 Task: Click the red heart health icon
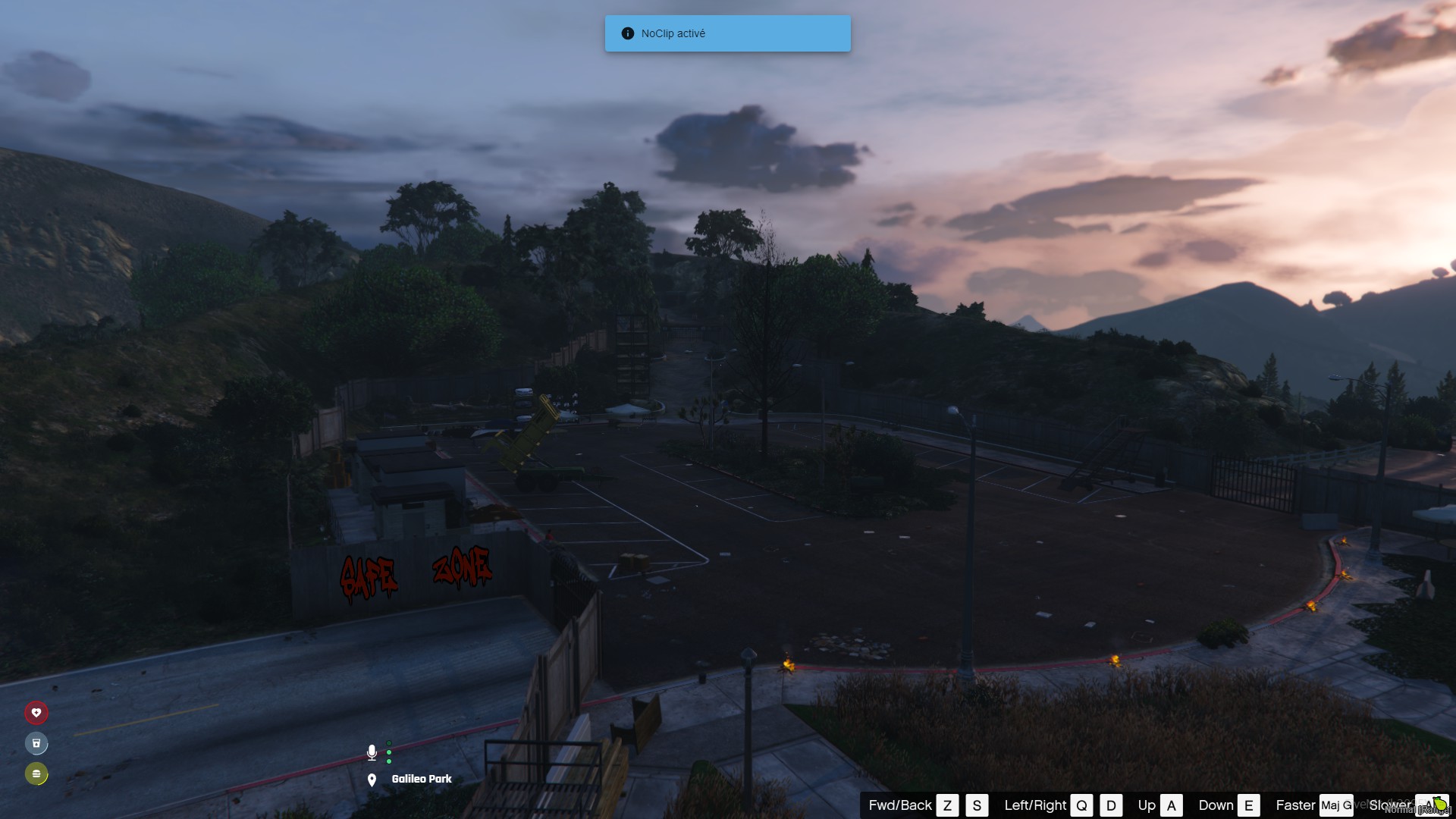pyautogui.click(x=36, y=713)
